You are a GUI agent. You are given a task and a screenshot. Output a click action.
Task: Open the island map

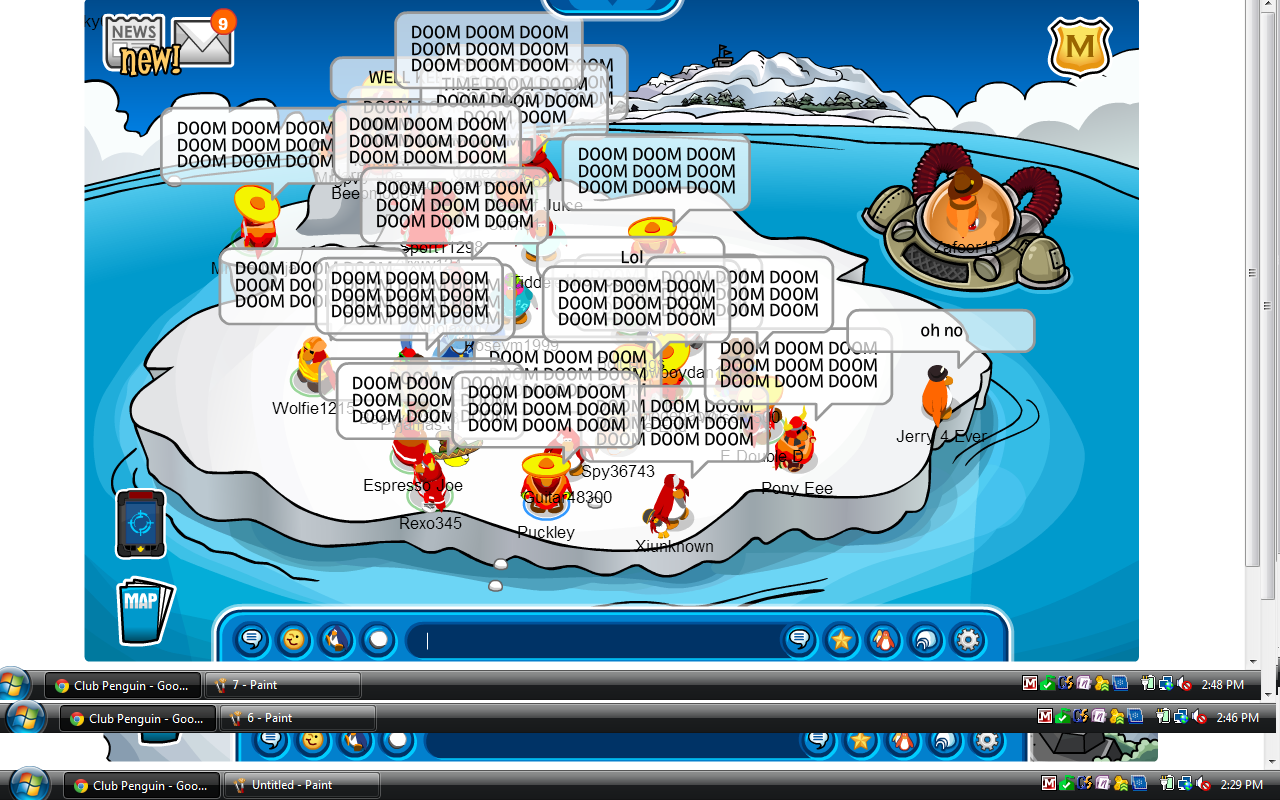[x=144, y=610]
